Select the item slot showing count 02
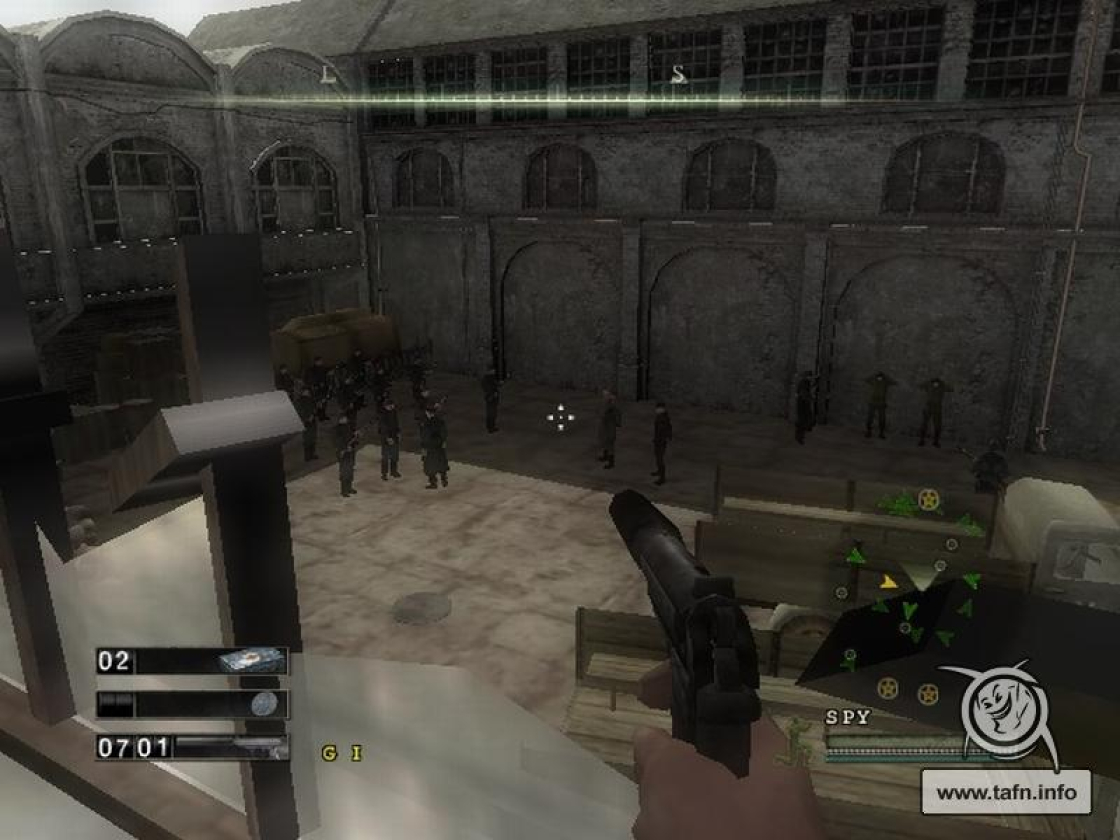 192,661
